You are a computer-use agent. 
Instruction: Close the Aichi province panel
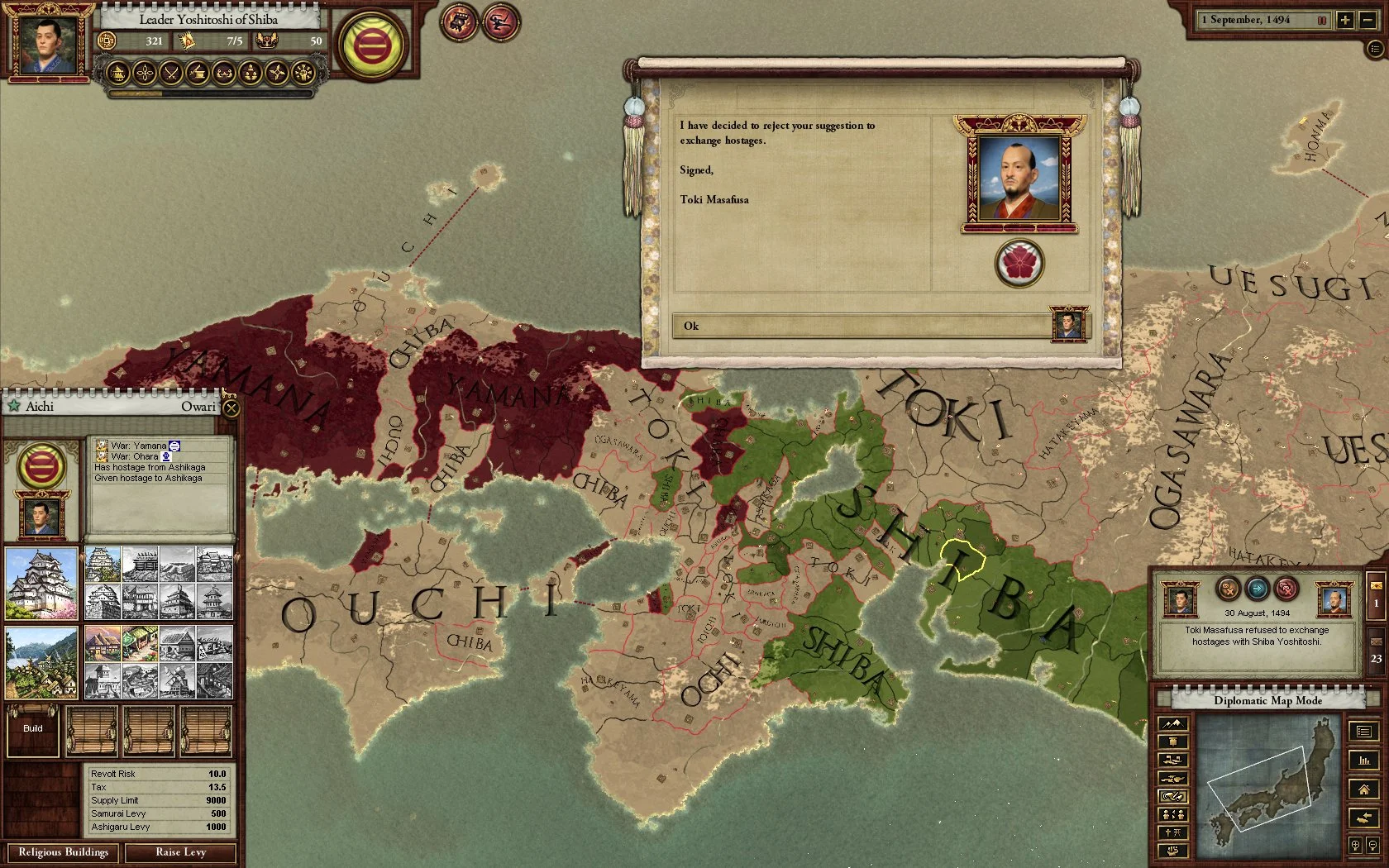[231, 407]
